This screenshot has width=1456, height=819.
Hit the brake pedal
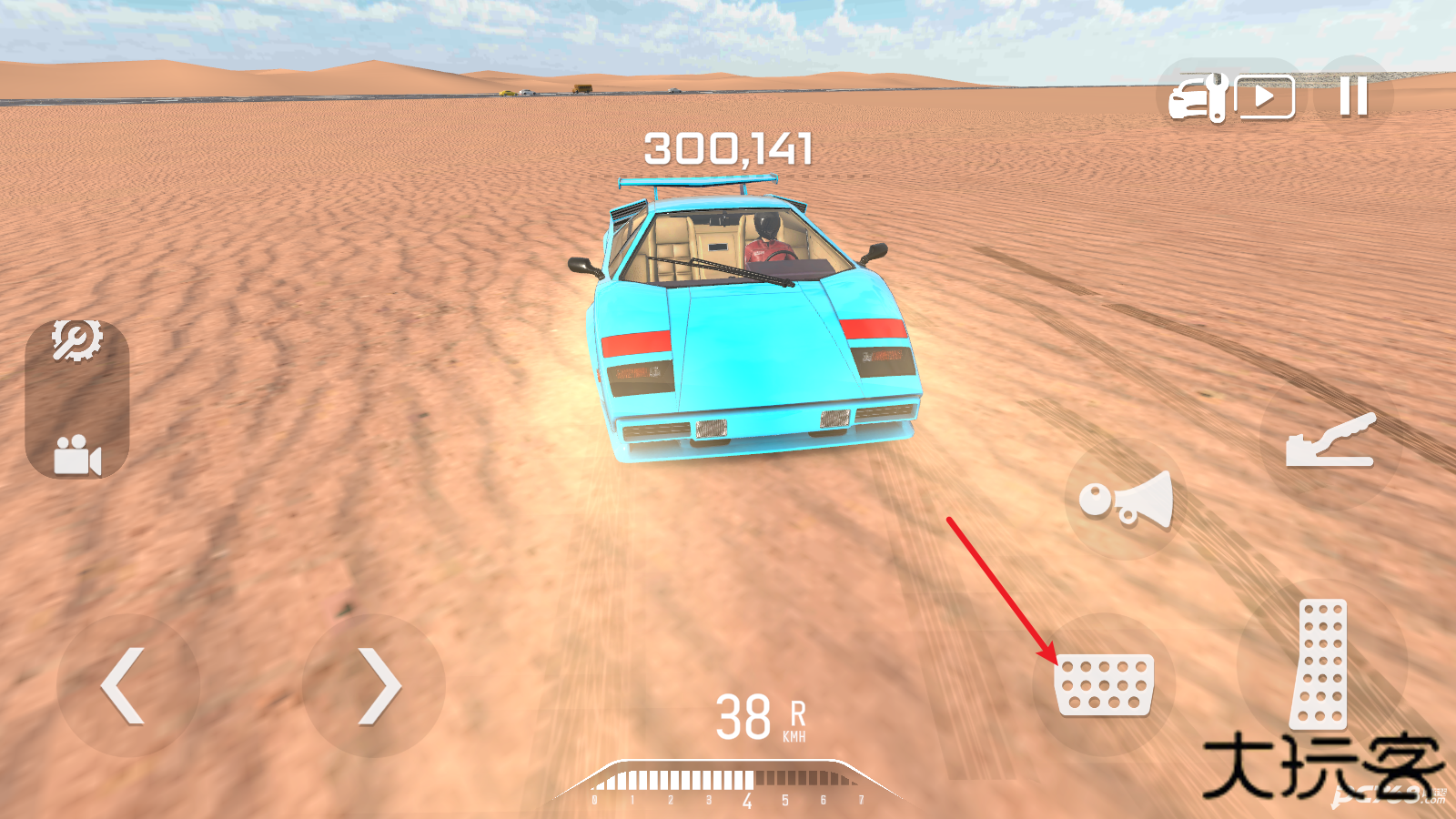coord(1103,684)
